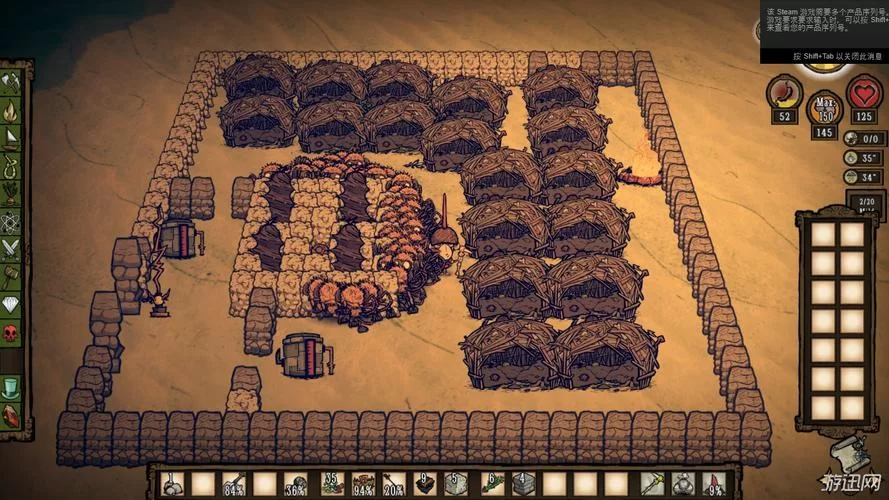Pick the inventory stack of 9 items
Viewport: 889px width, 500px height.
coord(424,485)
